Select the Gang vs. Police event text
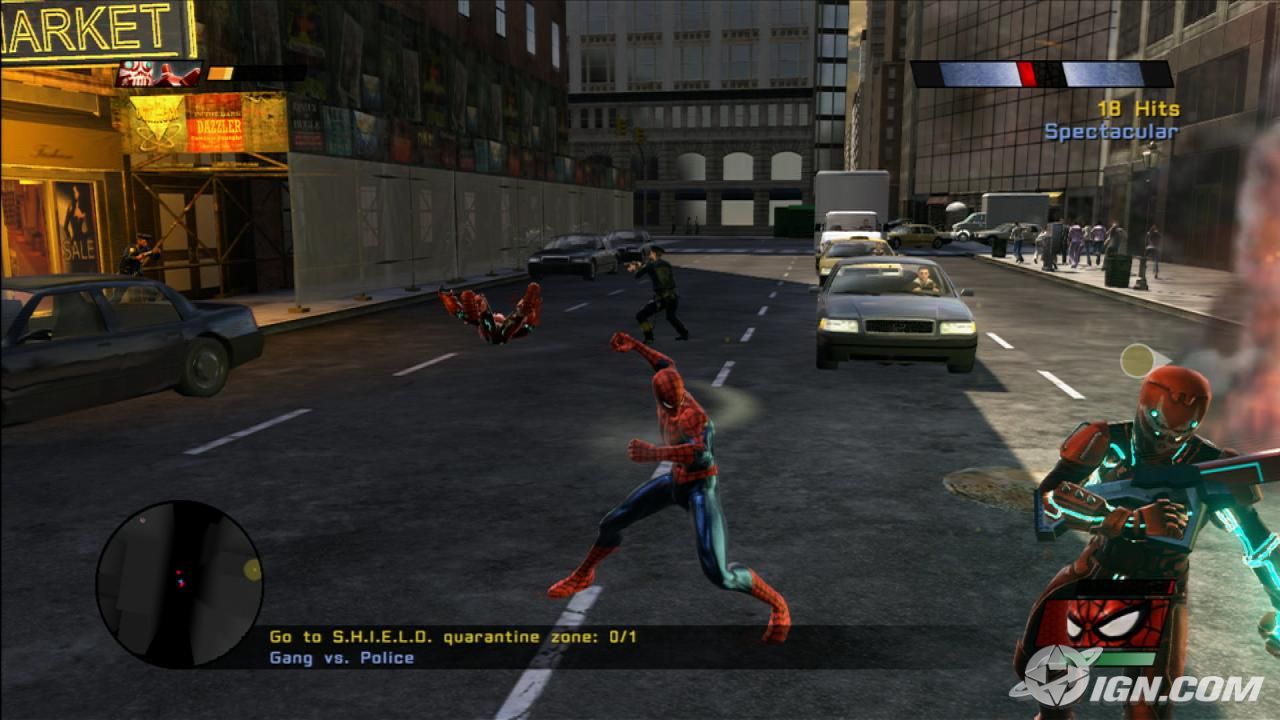 (341, 658)
